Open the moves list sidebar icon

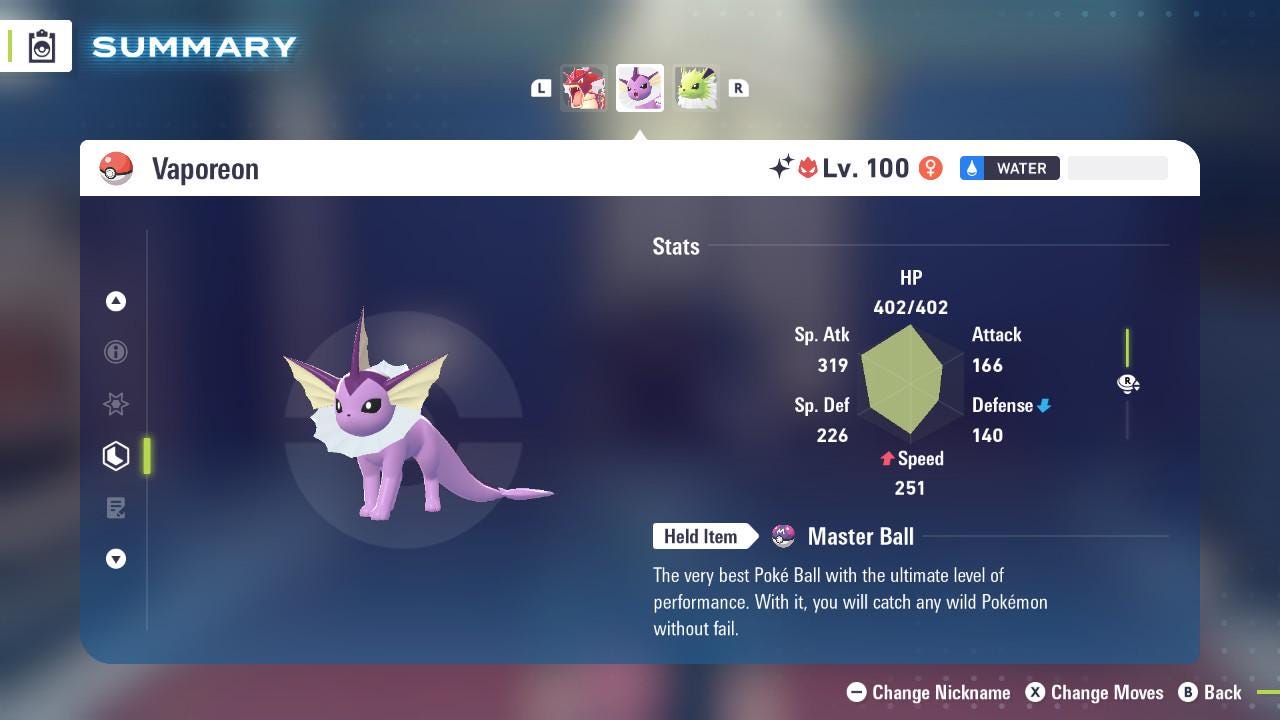pos(116,508)
